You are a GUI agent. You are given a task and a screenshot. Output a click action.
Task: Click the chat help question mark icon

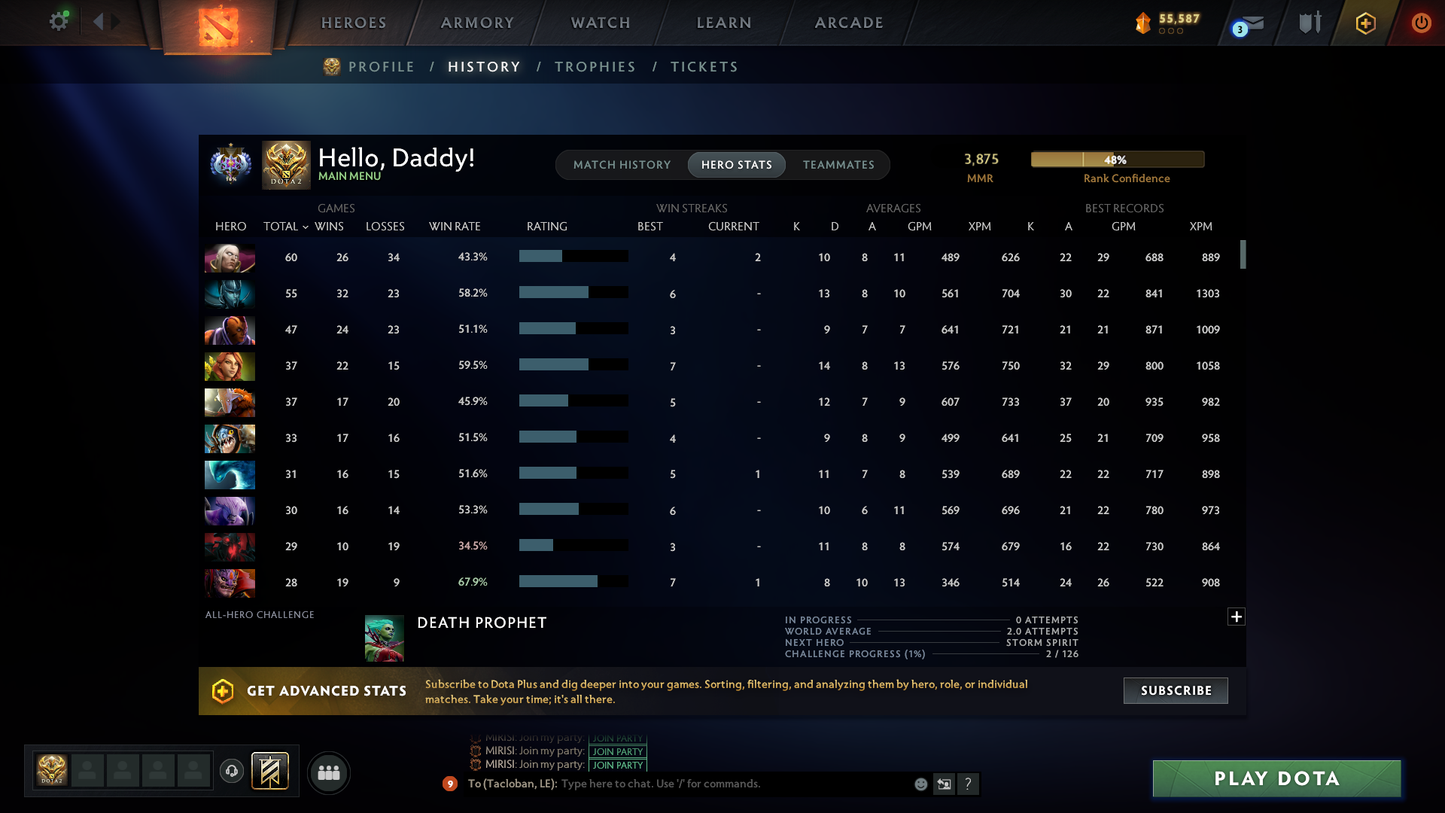click(968, 784)
